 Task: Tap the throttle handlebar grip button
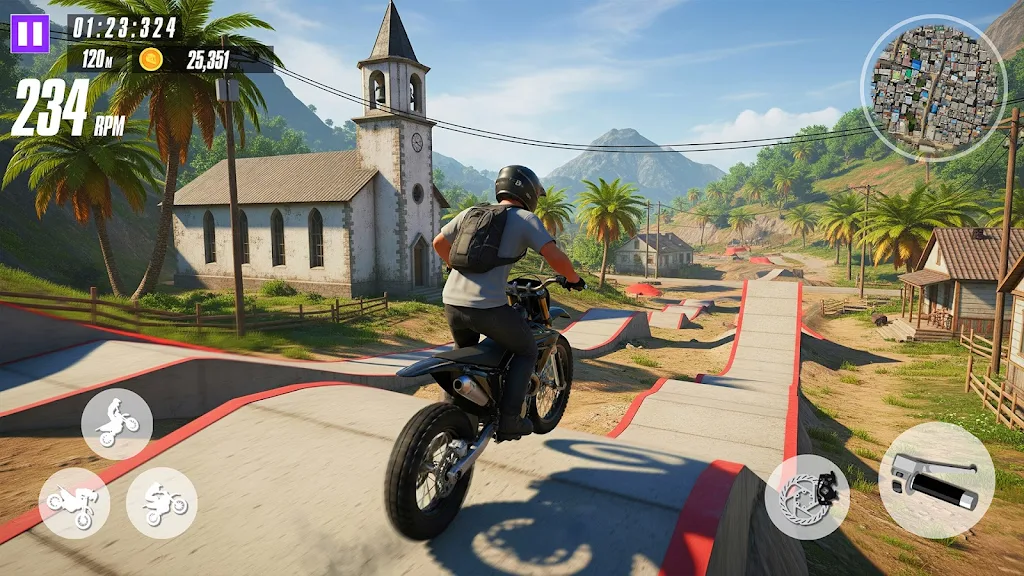pos(936,480)
